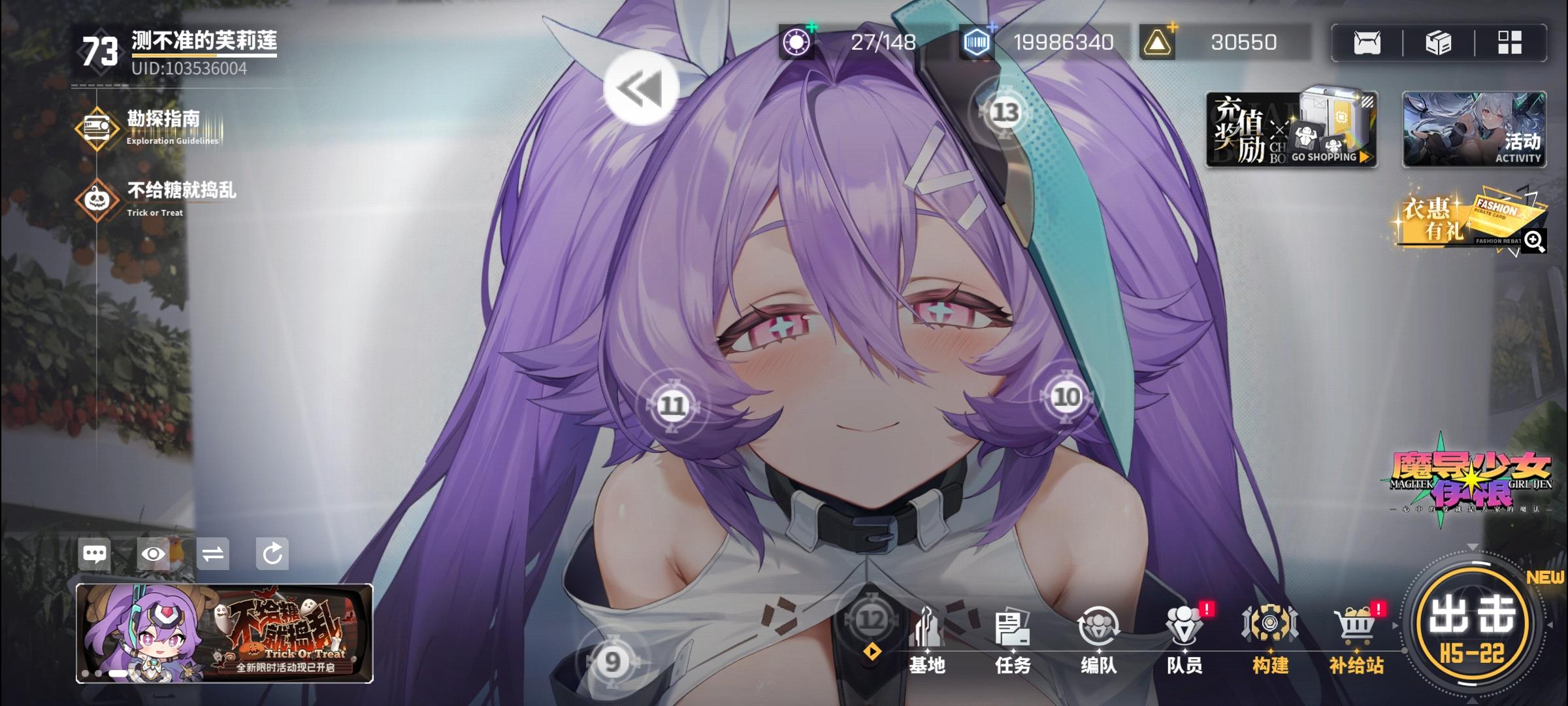Open the chat bubble icon
This screenshot has height=706, width=1568.
pos(95,554)
